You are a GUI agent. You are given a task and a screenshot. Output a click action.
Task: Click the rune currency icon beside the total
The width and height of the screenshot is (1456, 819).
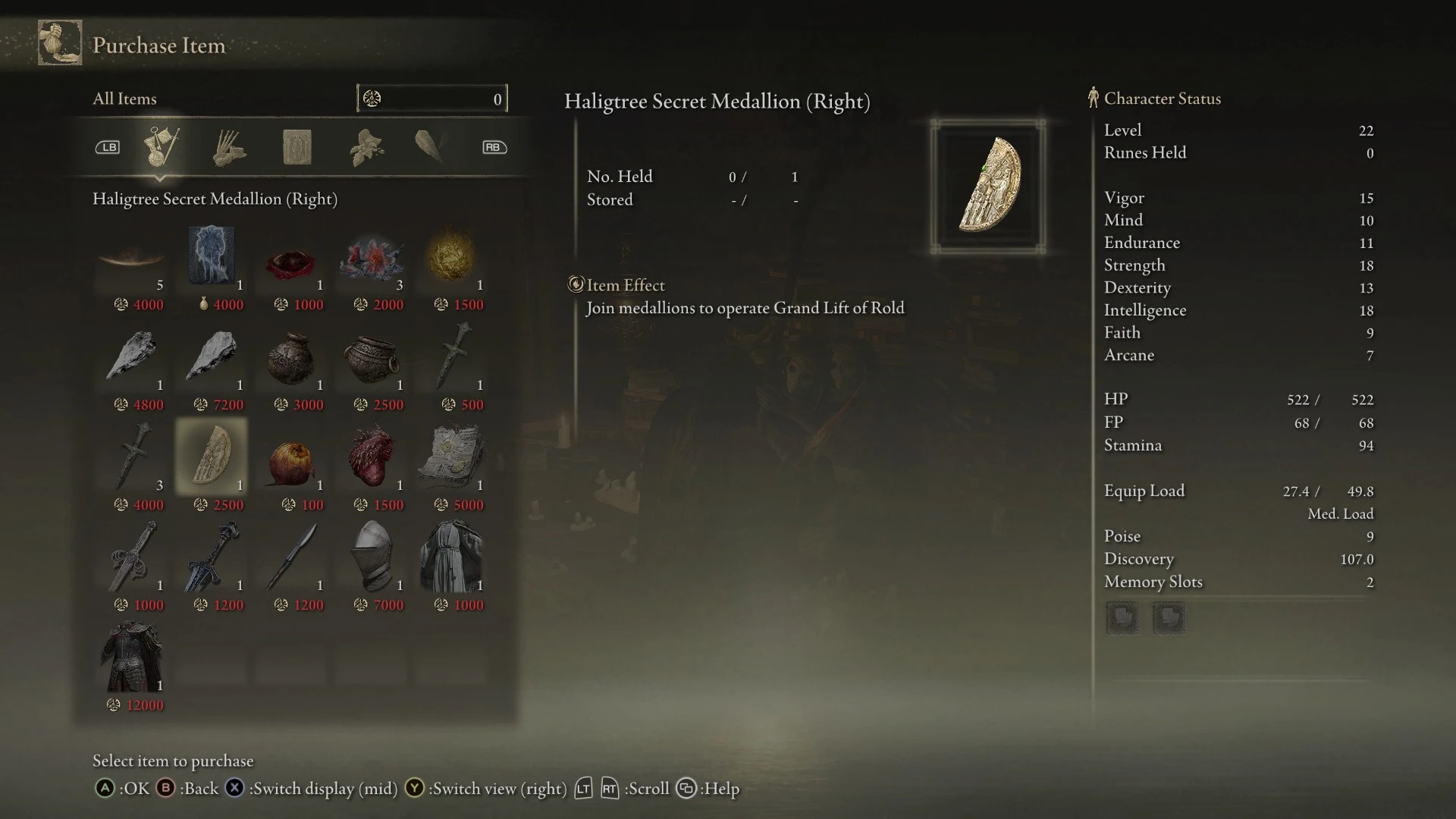[371, 98]
